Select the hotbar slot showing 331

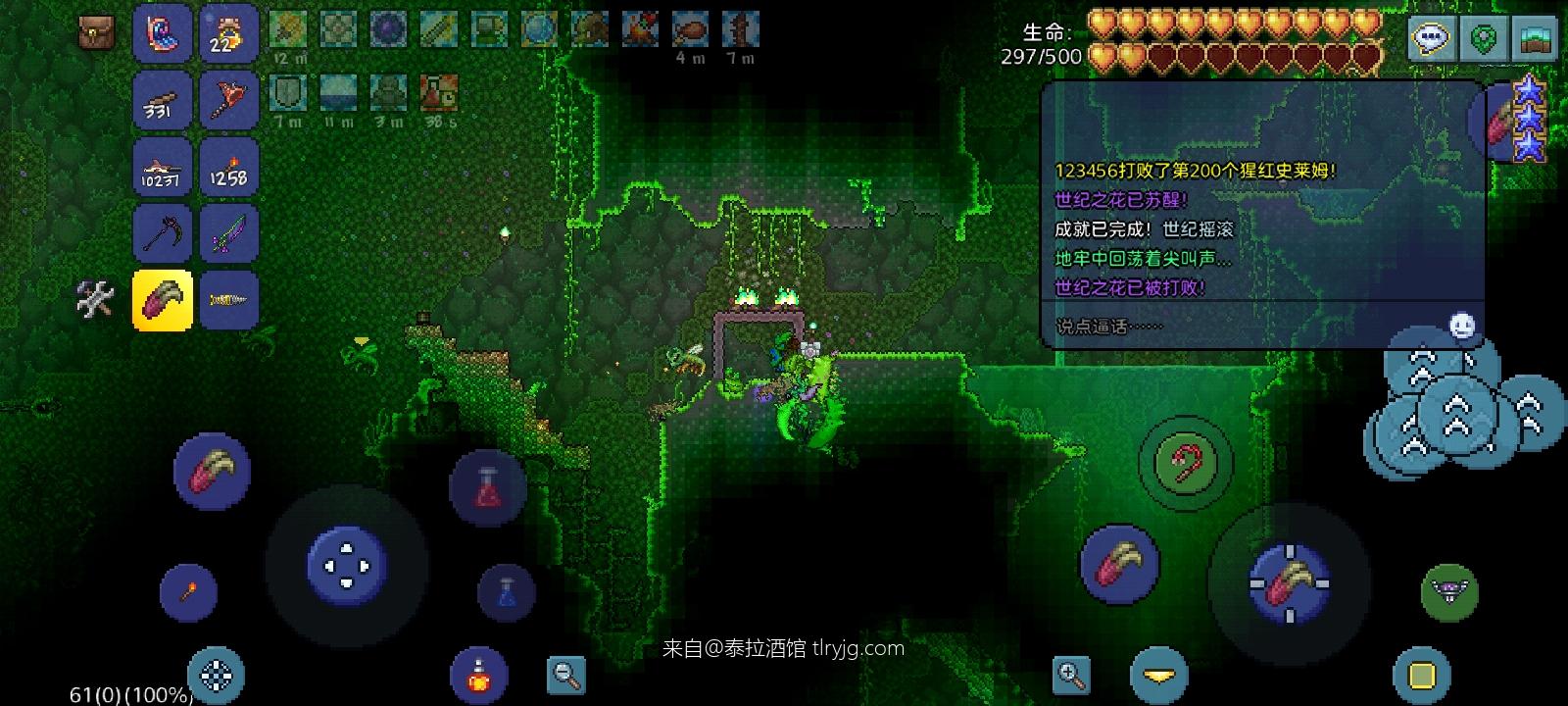pyautogui.click(x=163, y=100)
